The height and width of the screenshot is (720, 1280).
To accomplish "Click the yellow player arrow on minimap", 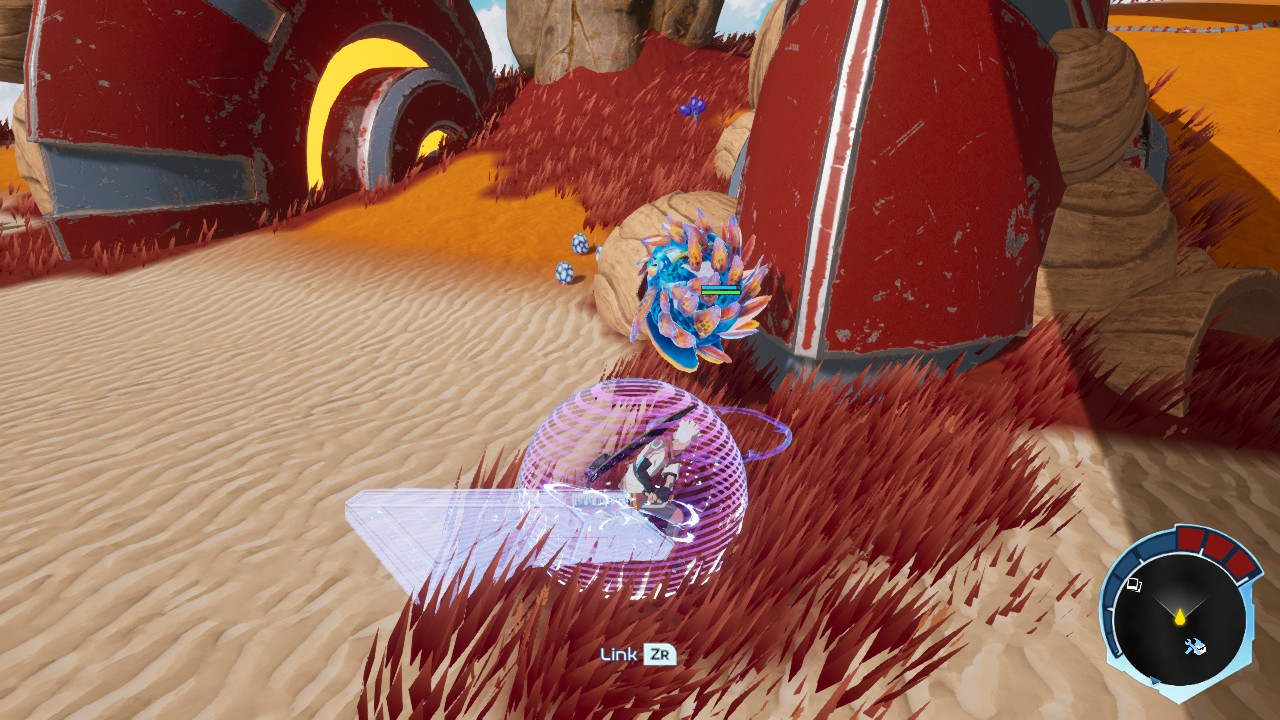I will coord(1180,616).
